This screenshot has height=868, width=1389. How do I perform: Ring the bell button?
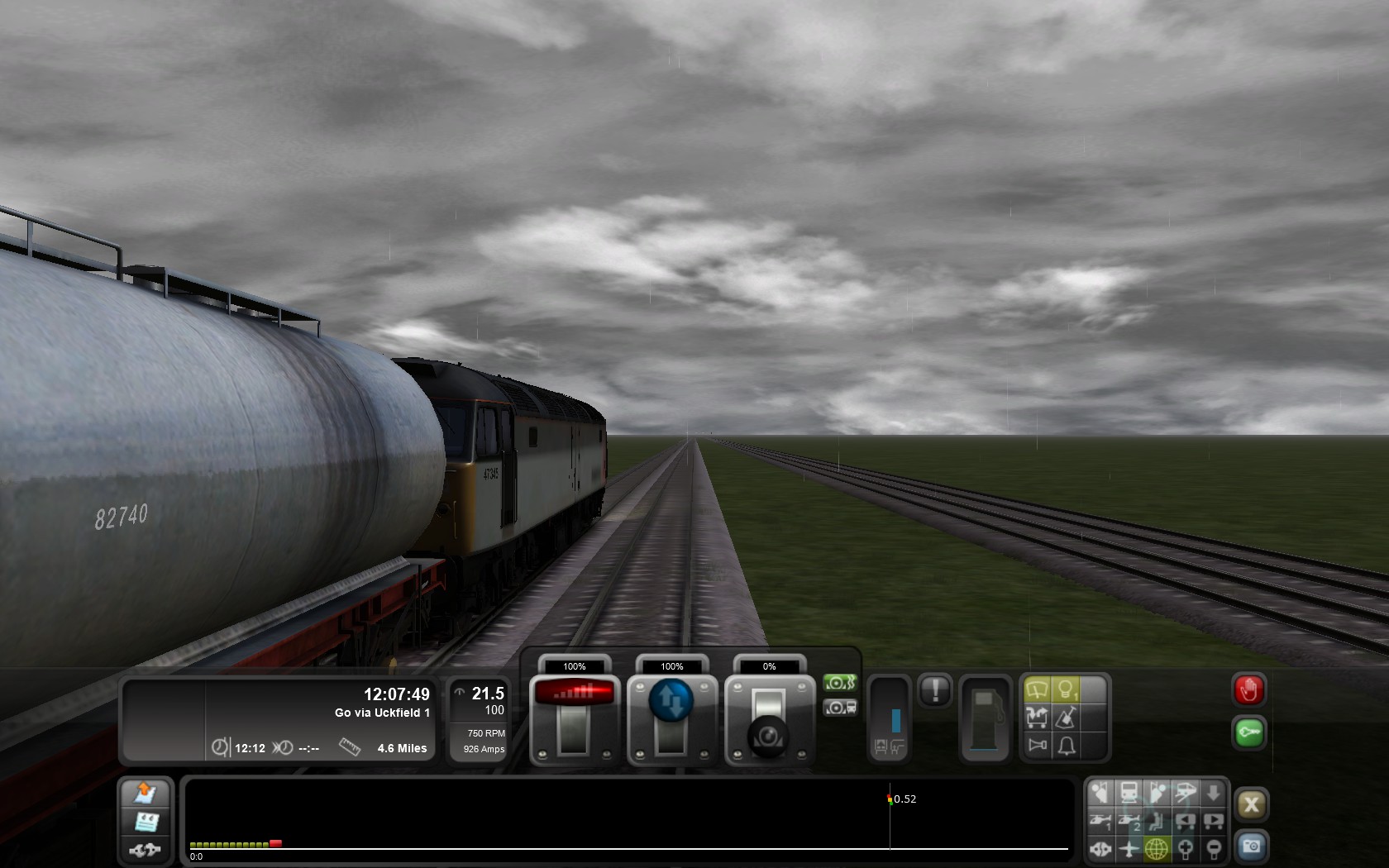(1067, 746)
